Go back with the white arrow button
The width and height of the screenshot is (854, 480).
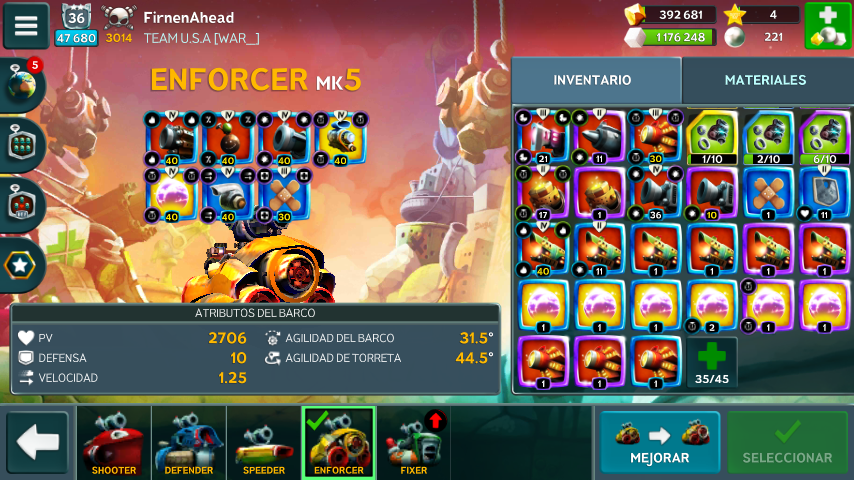[38, 442]
